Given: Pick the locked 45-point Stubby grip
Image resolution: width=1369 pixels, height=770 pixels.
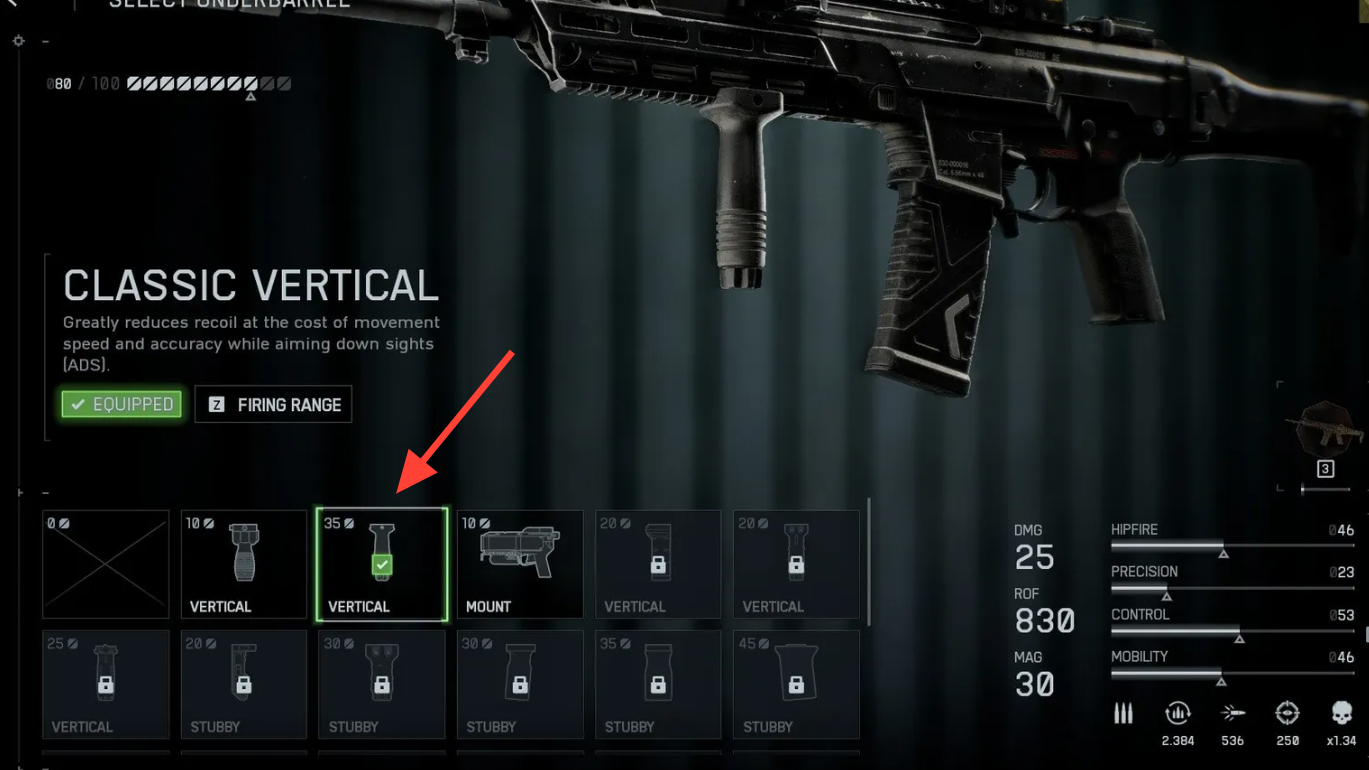Looking at the screenshot, I should tap(796, 685).
